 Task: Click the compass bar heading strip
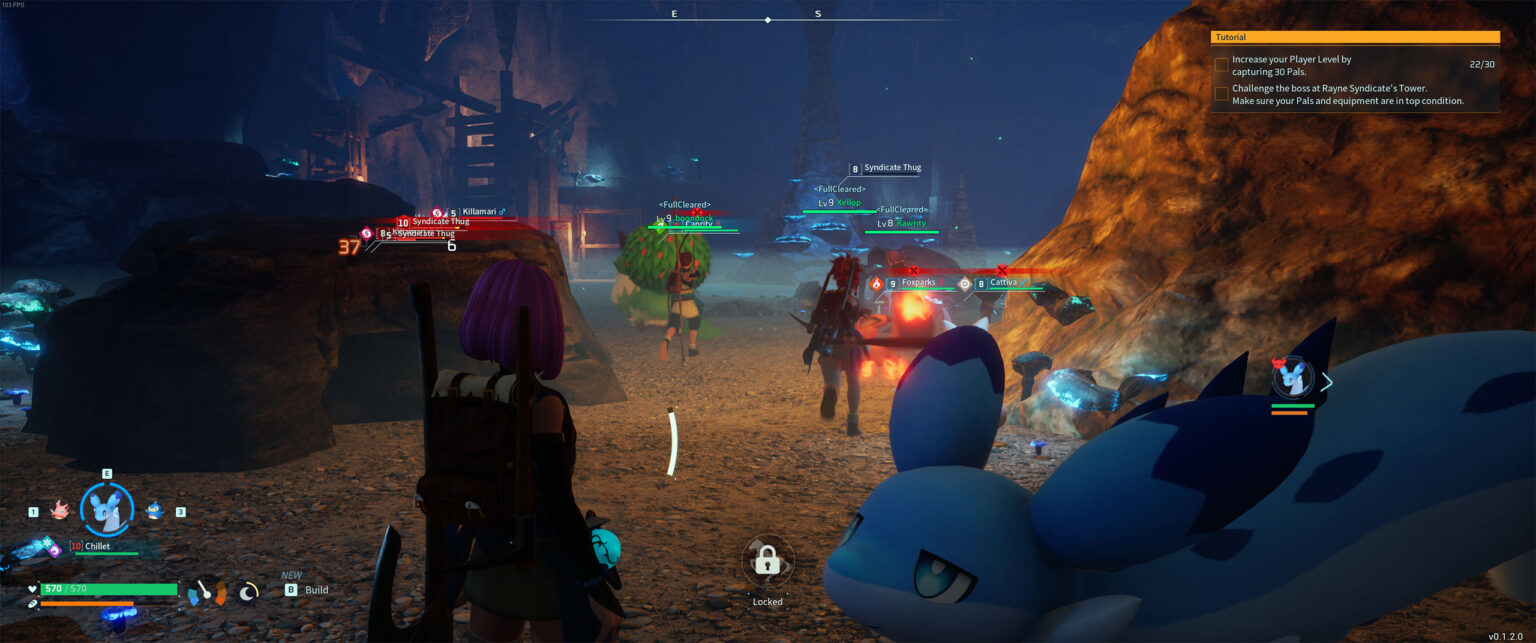tap(767, 17)
